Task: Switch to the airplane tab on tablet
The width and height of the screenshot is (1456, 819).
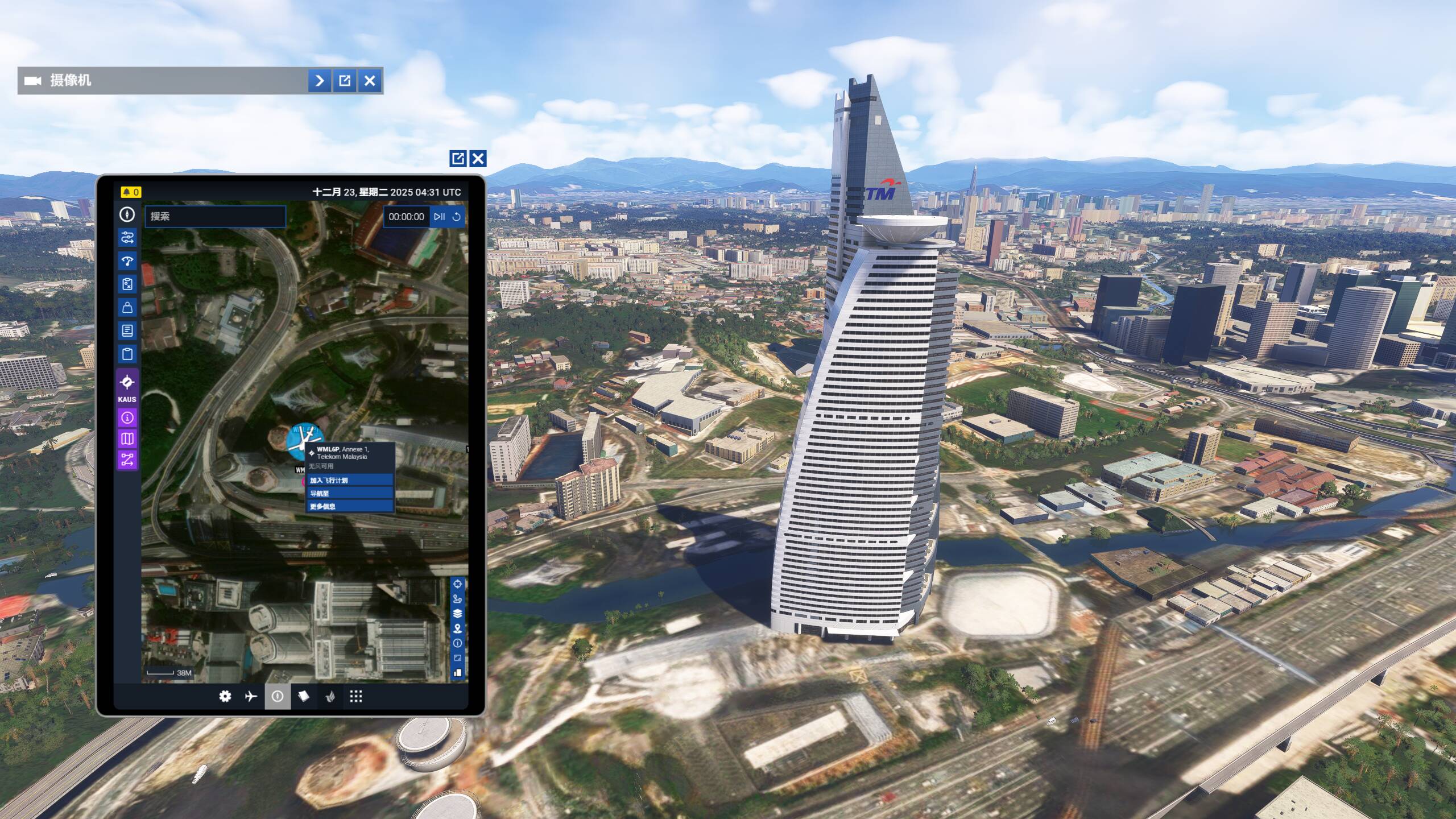Action: [251, 697]
